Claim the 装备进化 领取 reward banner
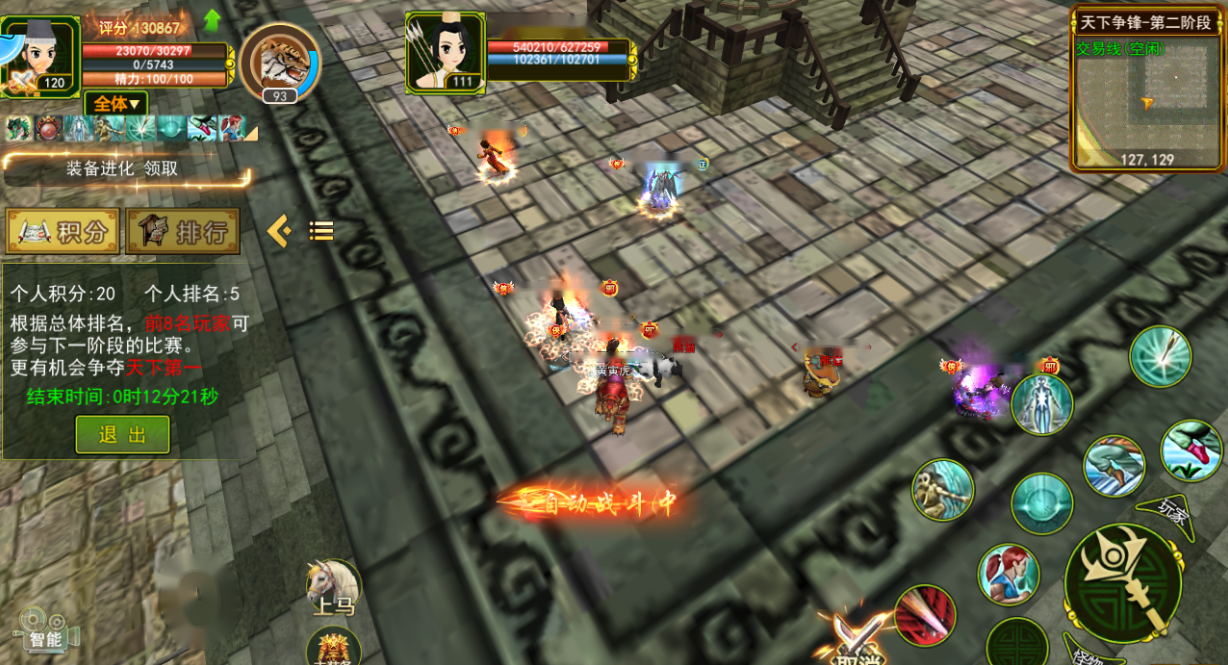 (x=123, y=169)
